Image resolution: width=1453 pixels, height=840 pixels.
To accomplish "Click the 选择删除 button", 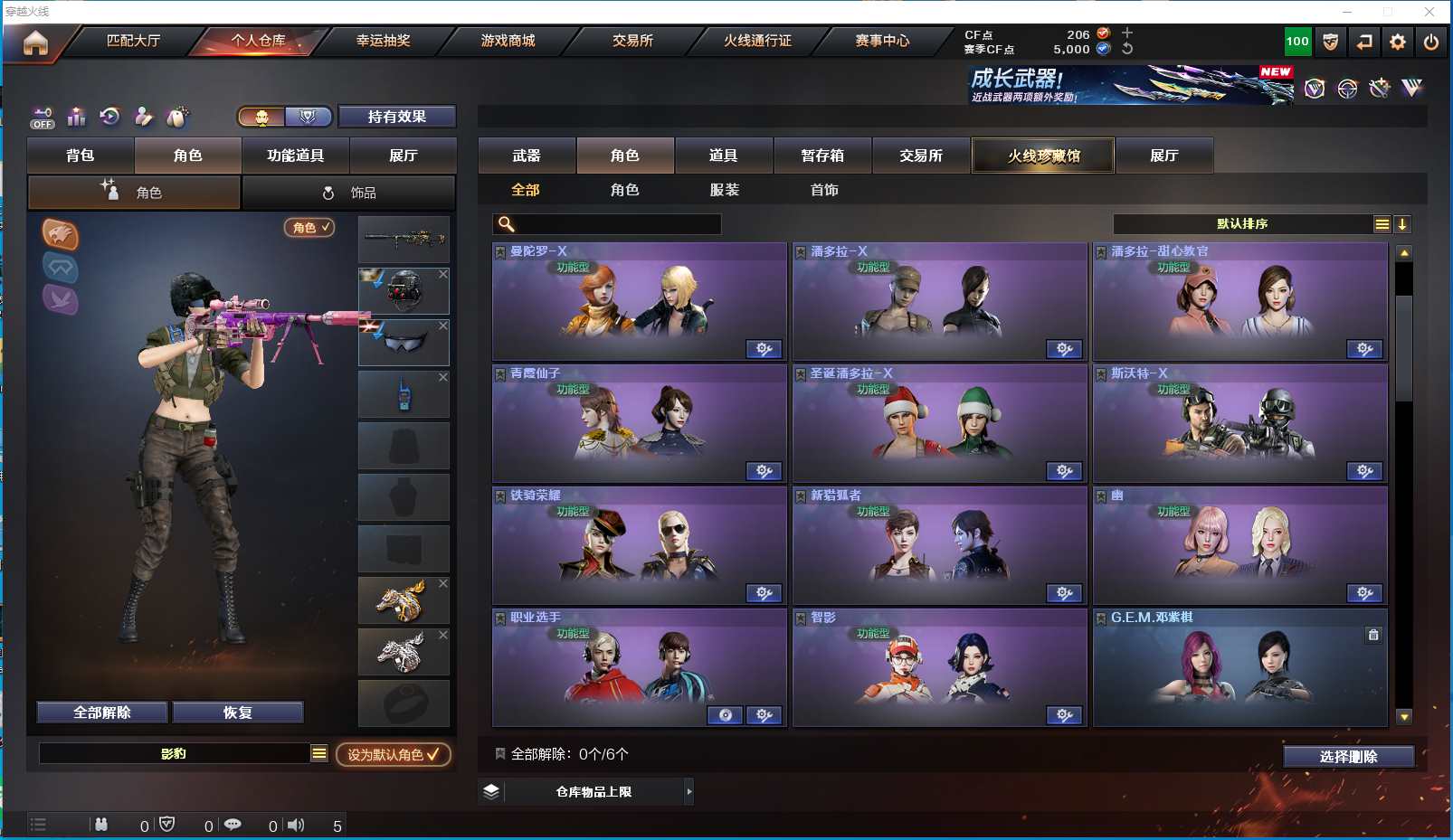I will [1348, 757].
